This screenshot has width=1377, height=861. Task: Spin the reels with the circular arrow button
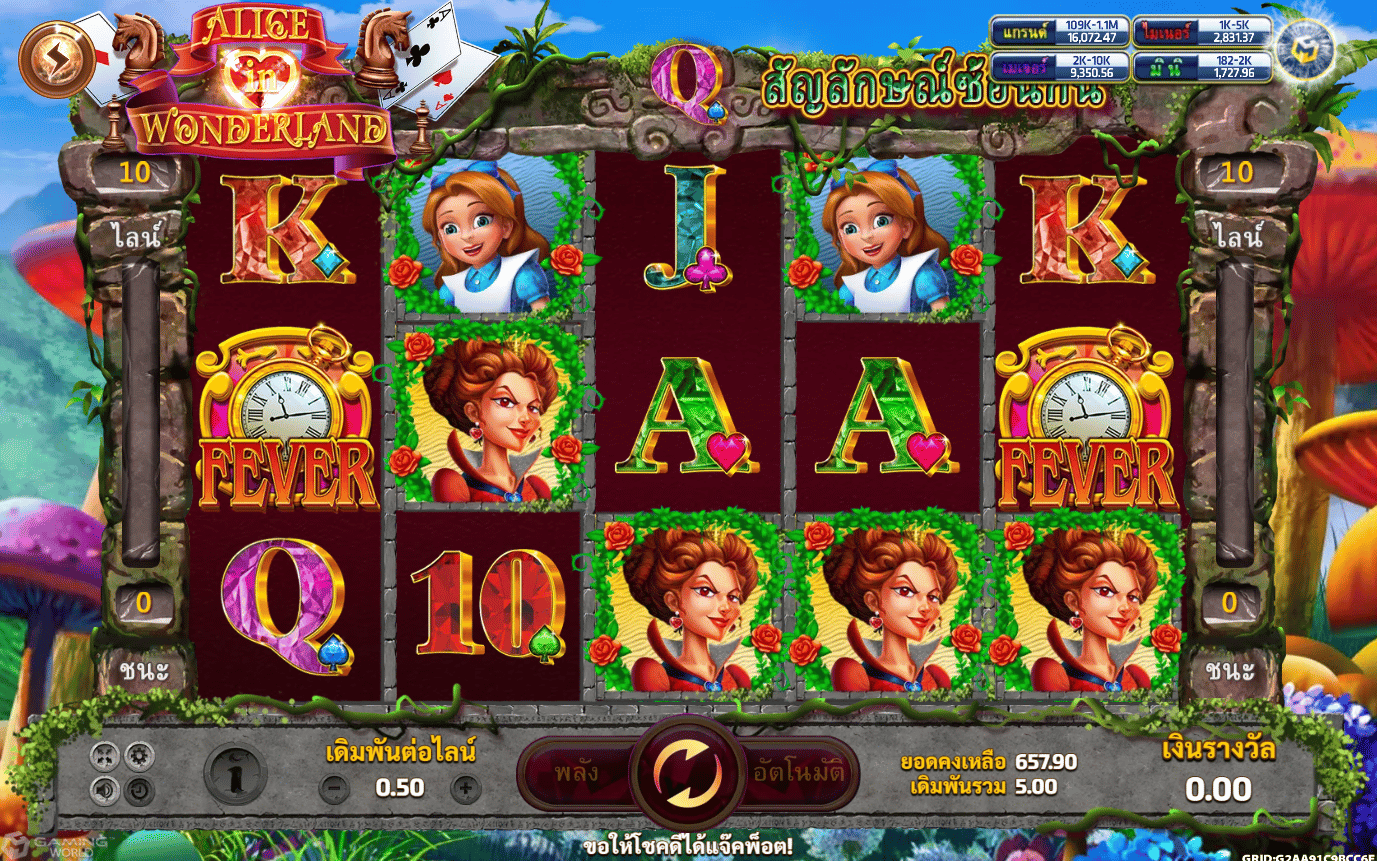[686, 773]
